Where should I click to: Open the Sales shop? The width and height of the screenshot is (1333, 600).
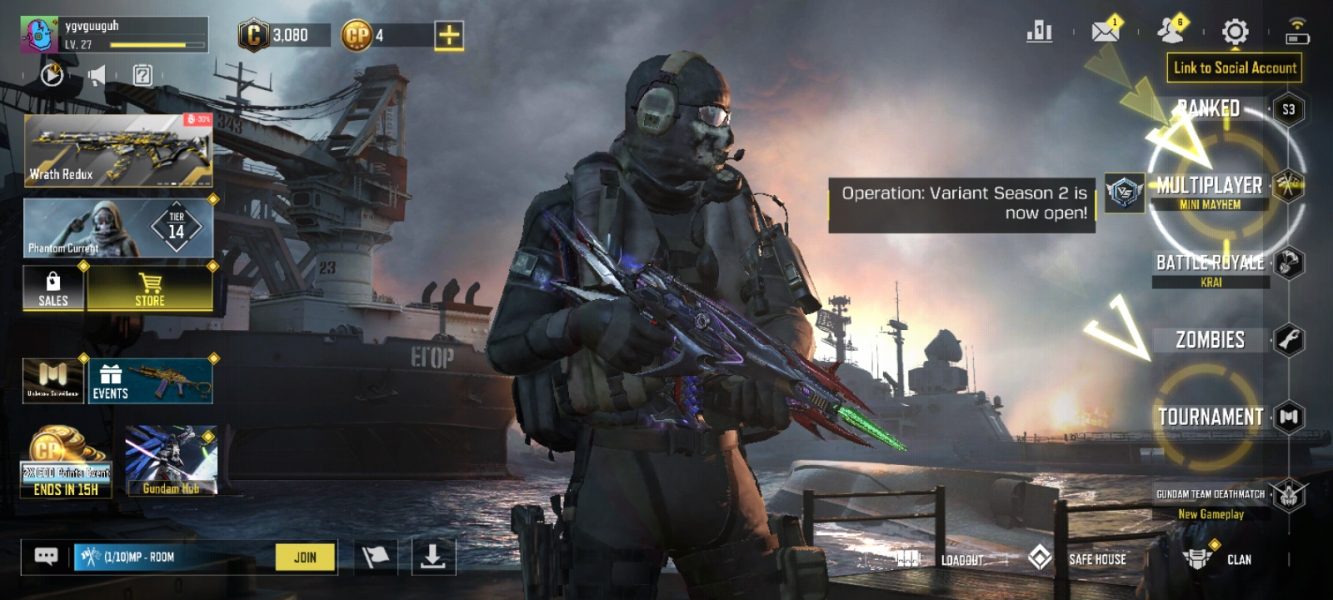(x=53, y=288)
